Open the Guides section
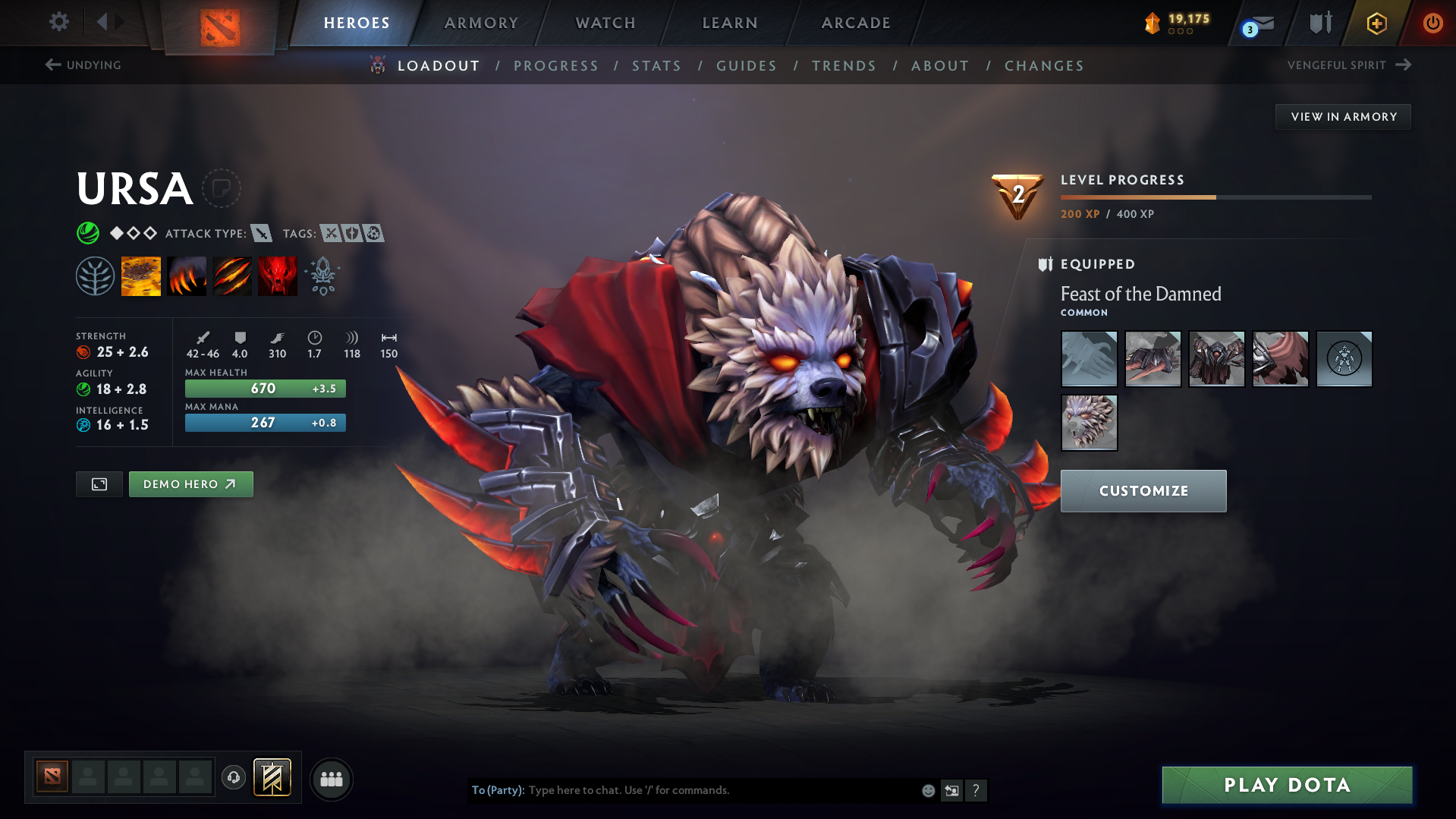 (747, 66)
